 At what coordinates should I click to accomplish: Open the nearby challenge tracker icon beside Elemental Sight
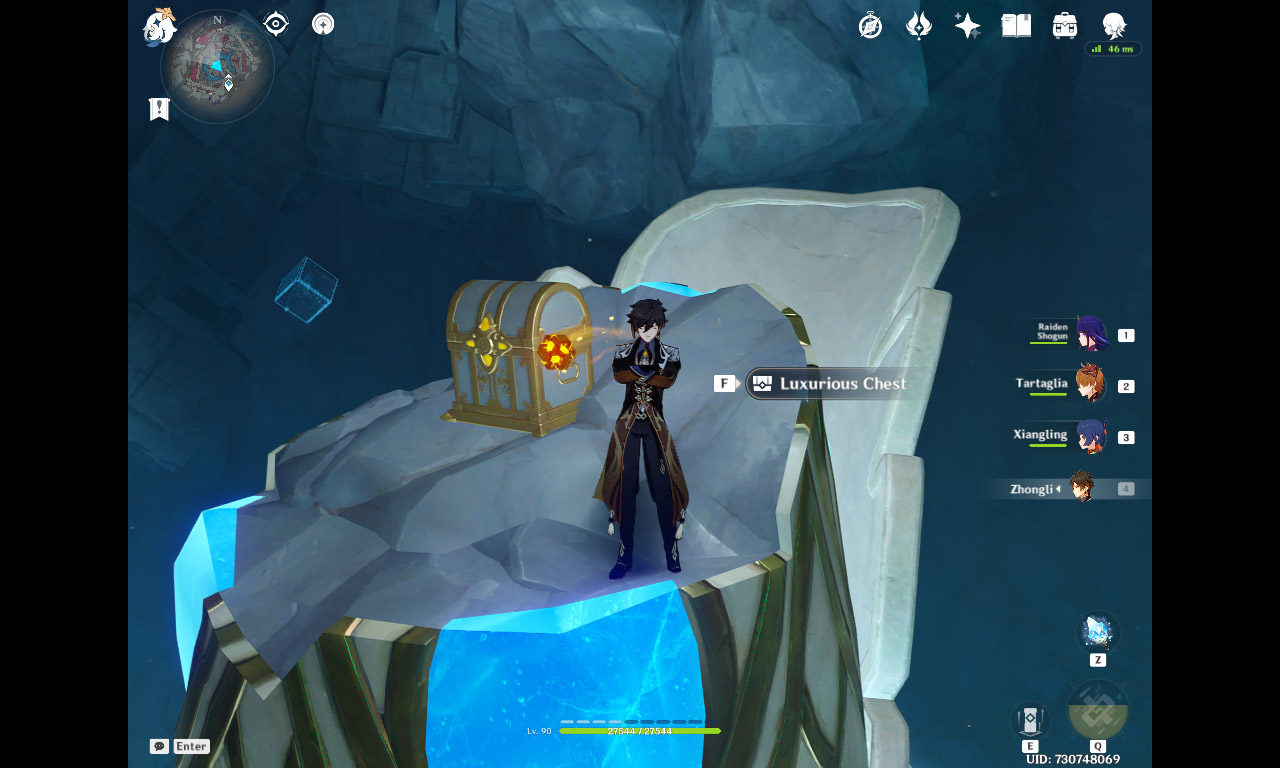[322, 23]
